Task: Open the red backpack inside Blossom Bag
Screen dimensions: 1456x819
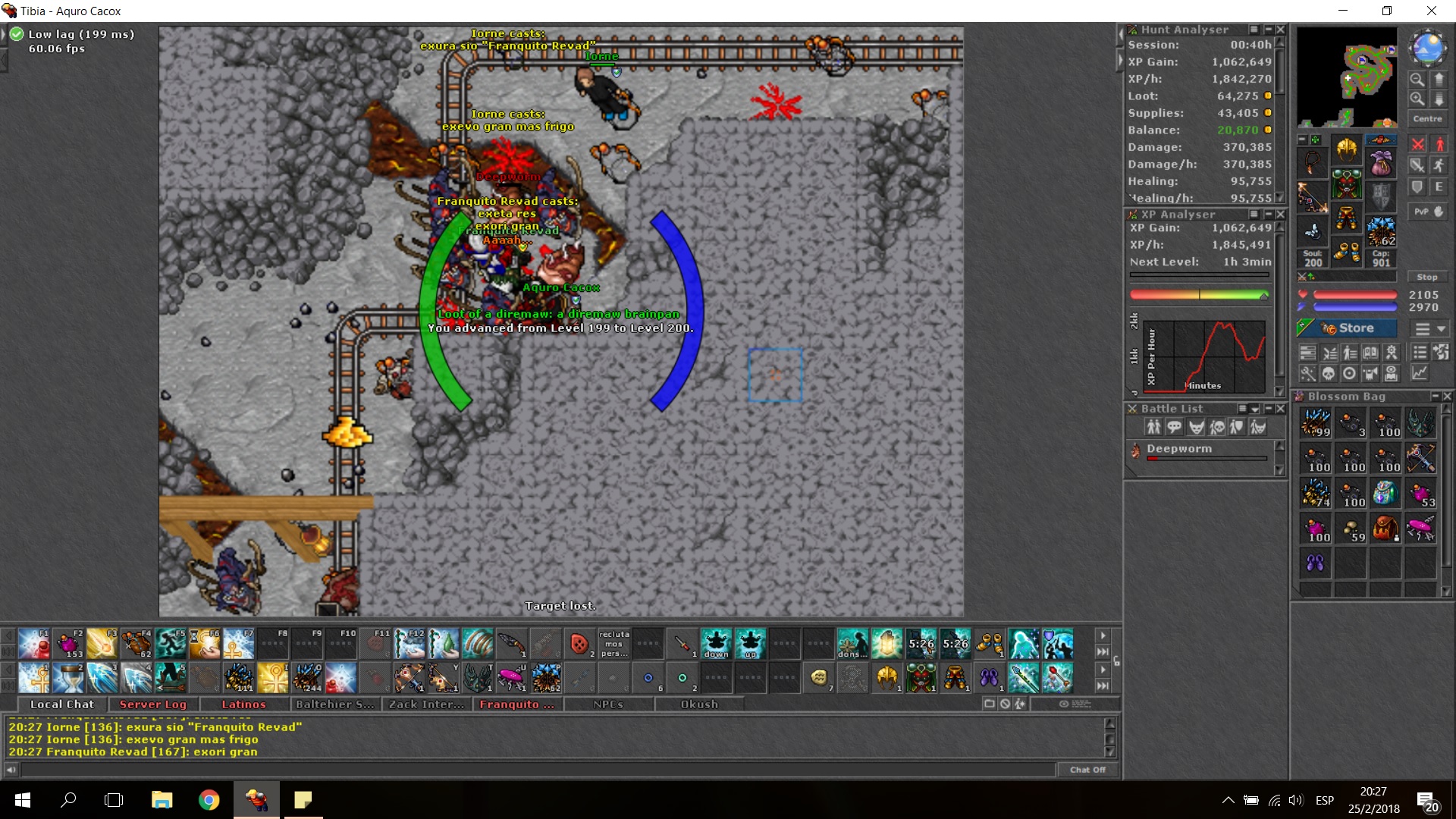Action: [x=1385, y=529]
